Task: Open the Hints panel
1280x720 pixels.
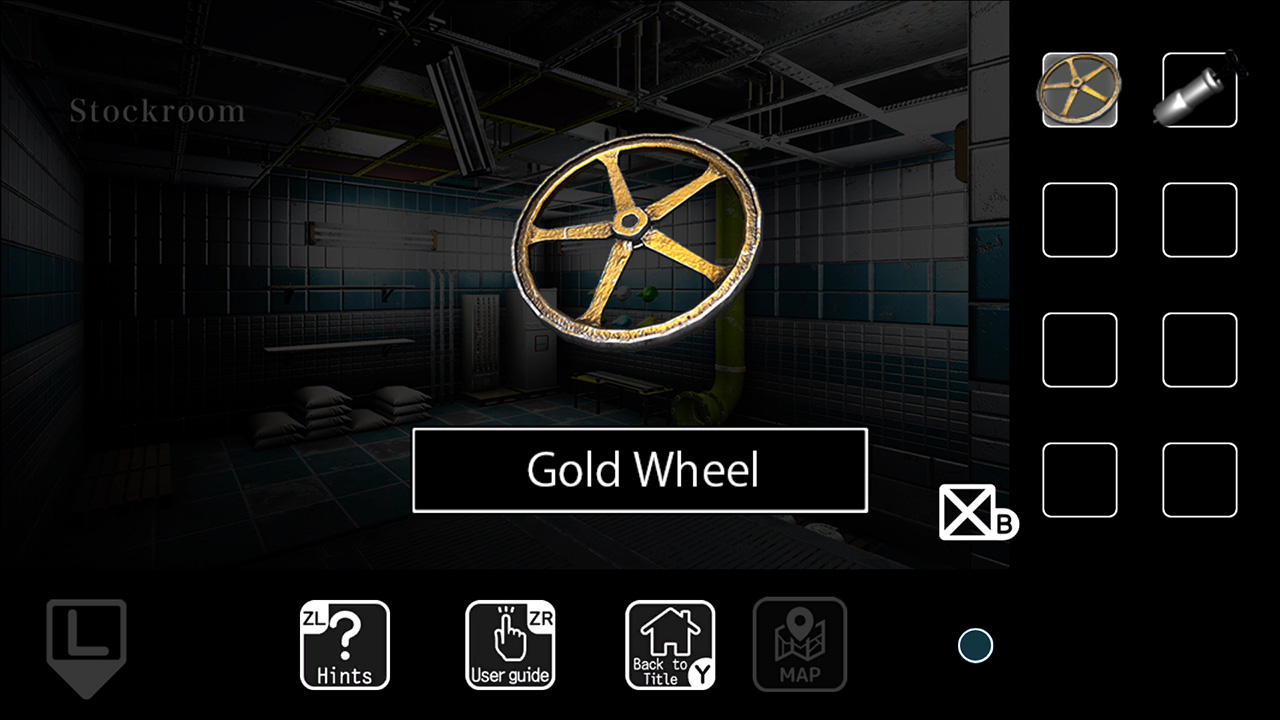Action: [344, 645]
